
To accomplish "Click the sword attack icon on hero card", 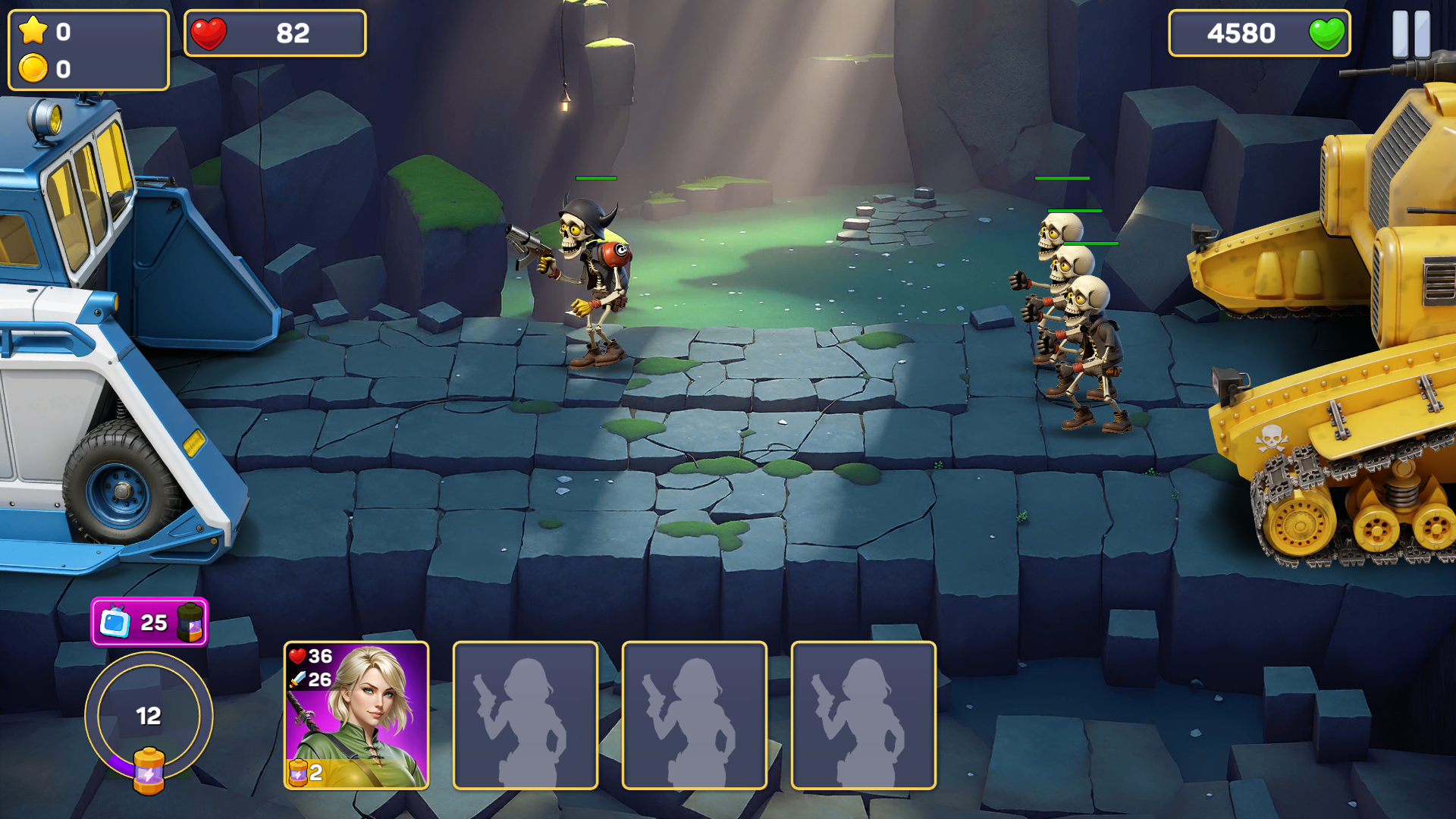I will pos(298,680).
